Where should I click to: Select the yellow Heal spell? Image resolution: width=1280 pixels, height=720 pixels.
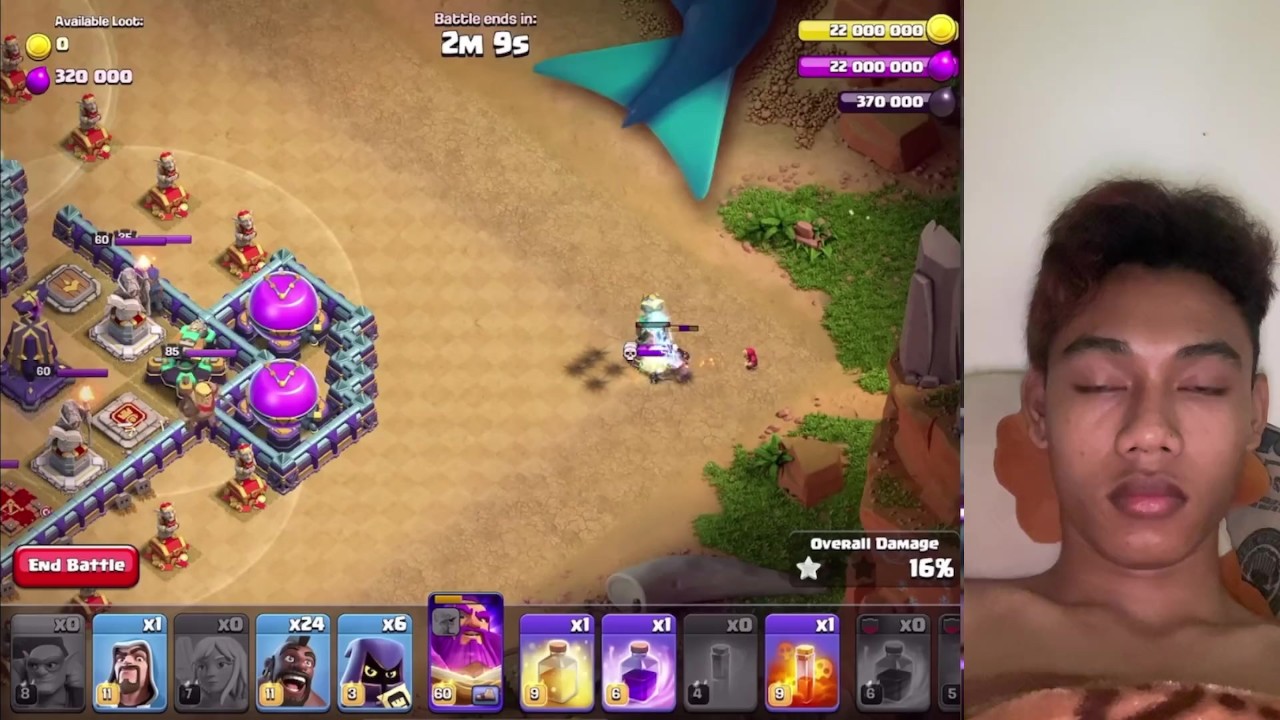click(557, 661)
